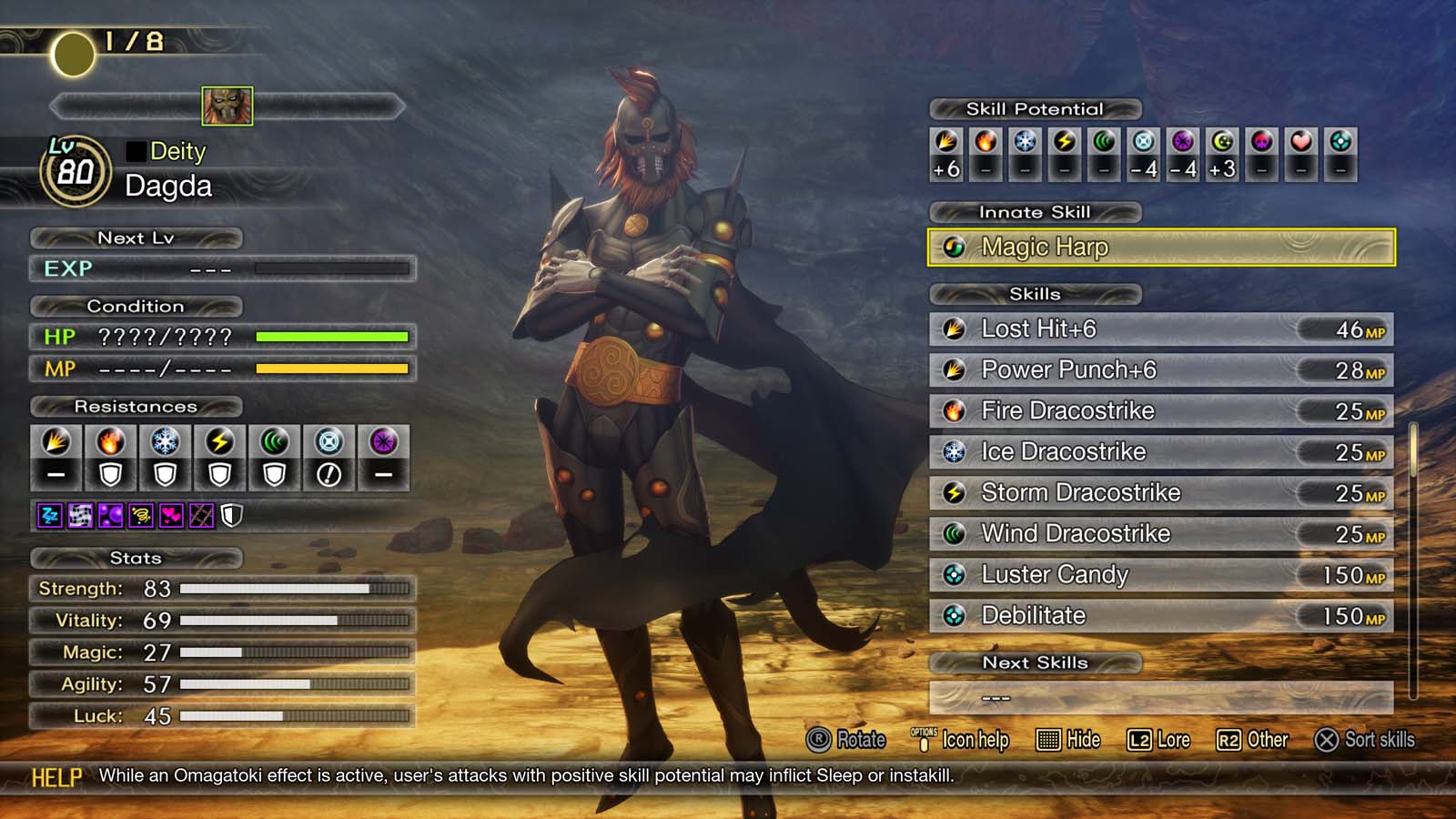The height and width of the screenshot is (819, 1456).
Task: Sort skills list
Action: (x=1364, y=740)
